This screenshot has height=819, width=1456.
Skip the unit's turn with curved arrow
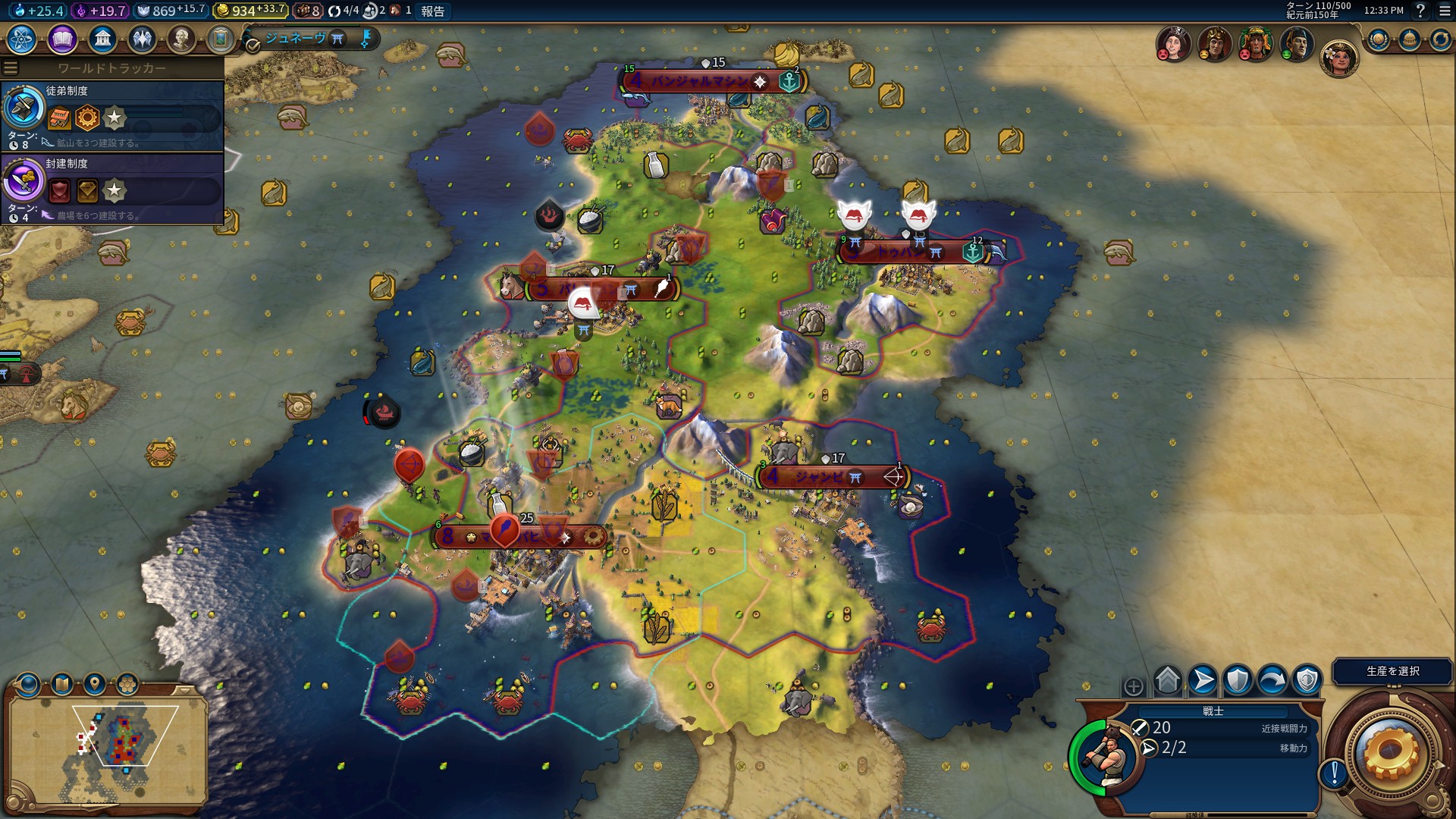point(1272,680)
